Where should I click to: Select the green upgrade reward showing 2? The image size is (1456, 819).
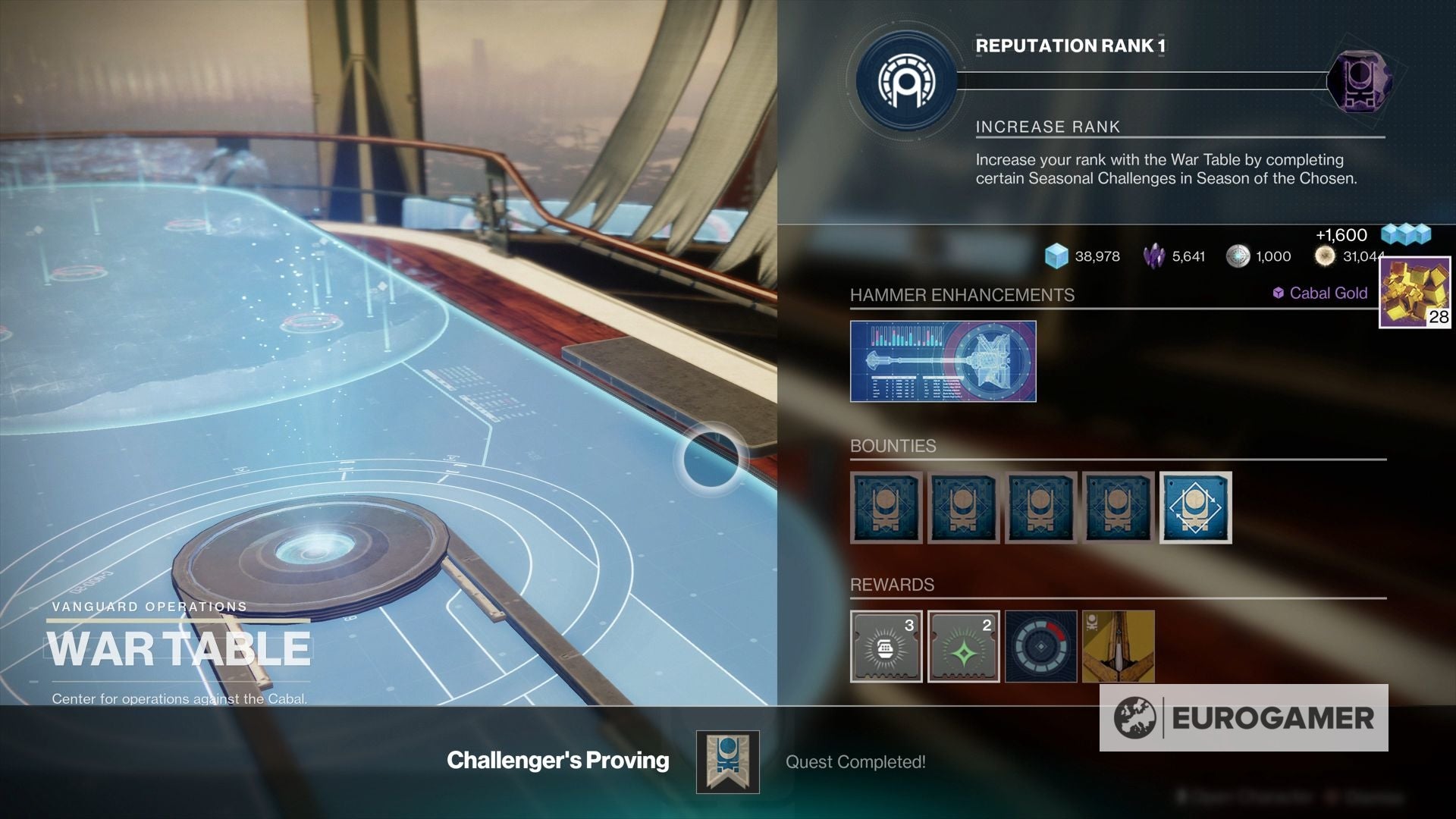tap(963, 647)
